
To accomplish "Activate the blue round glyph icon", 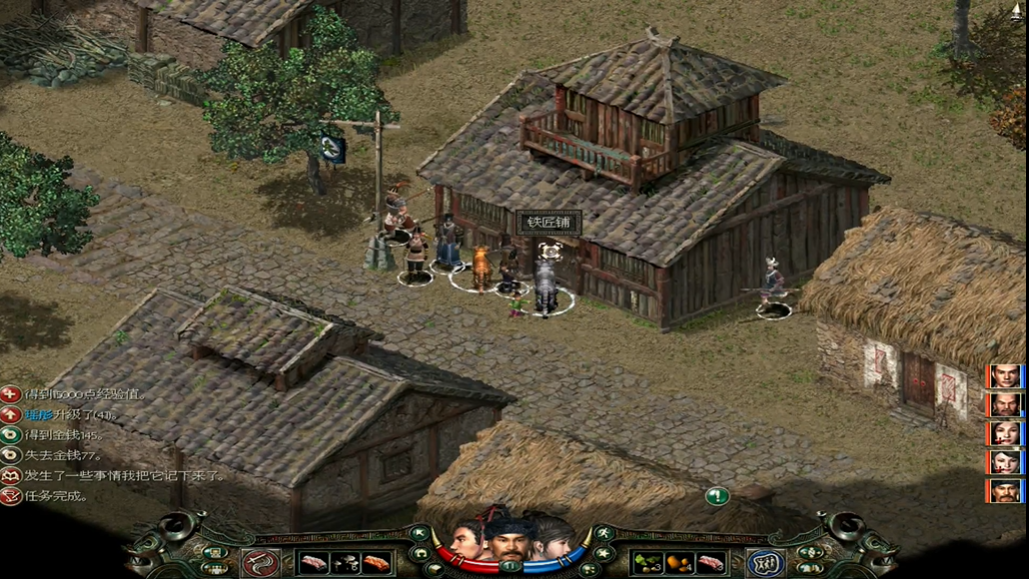I will pos(766,563).
